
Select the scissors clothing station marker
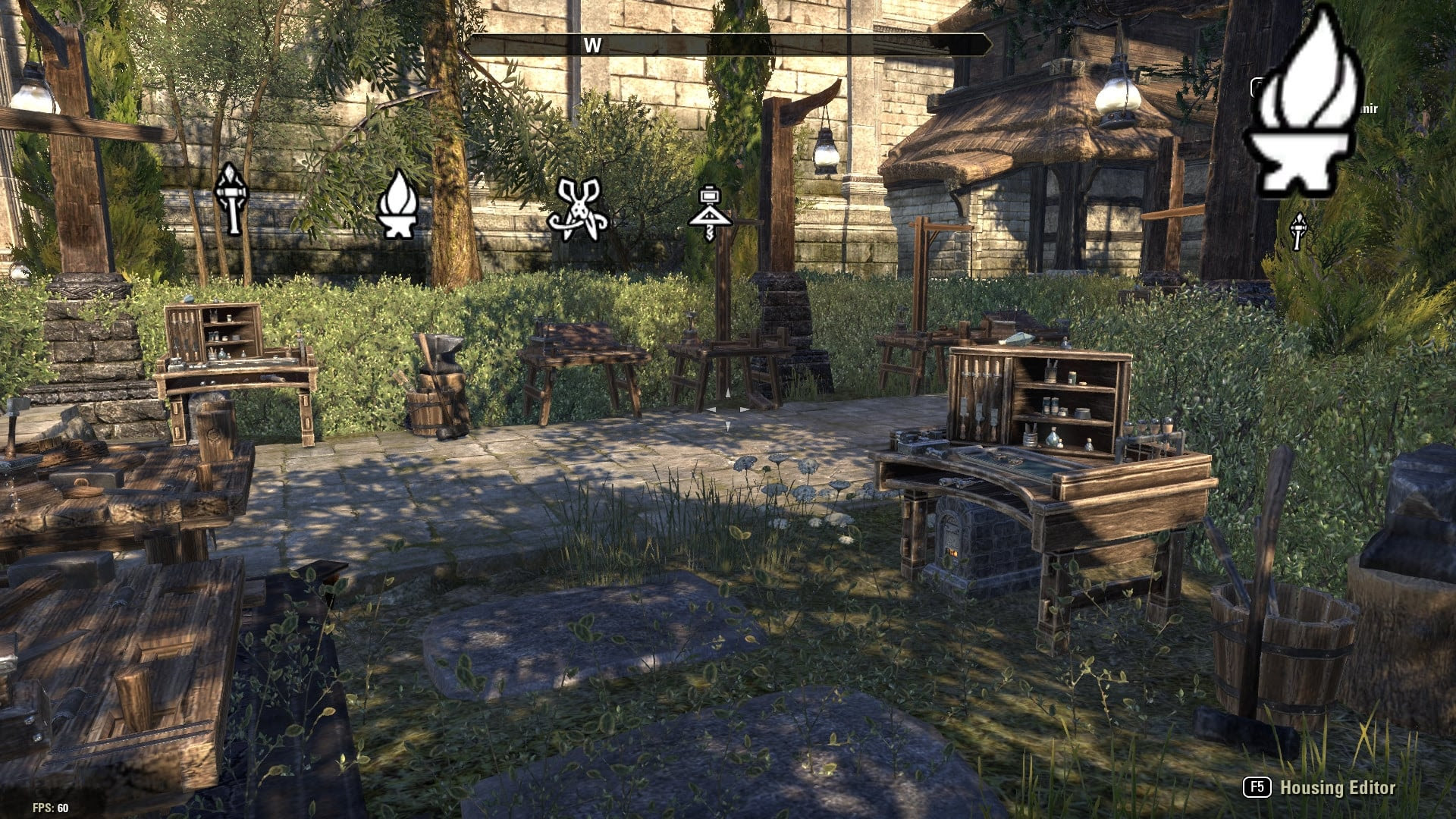(x=578, y=209)
